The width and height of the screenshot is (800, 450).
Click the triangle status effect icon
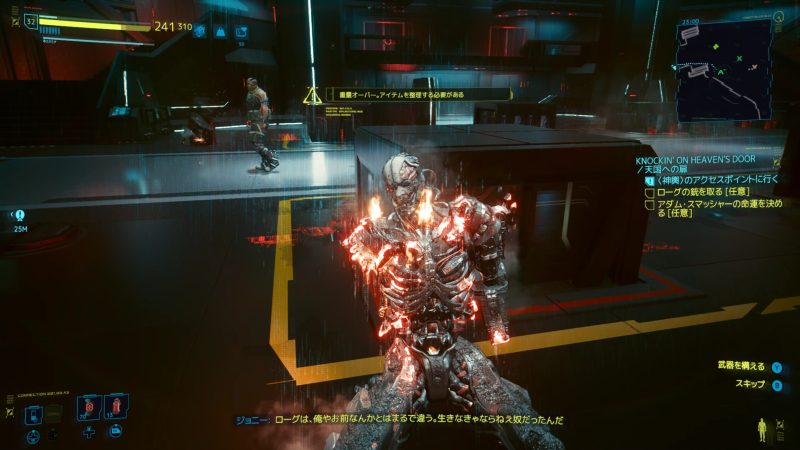pos(221,31)
